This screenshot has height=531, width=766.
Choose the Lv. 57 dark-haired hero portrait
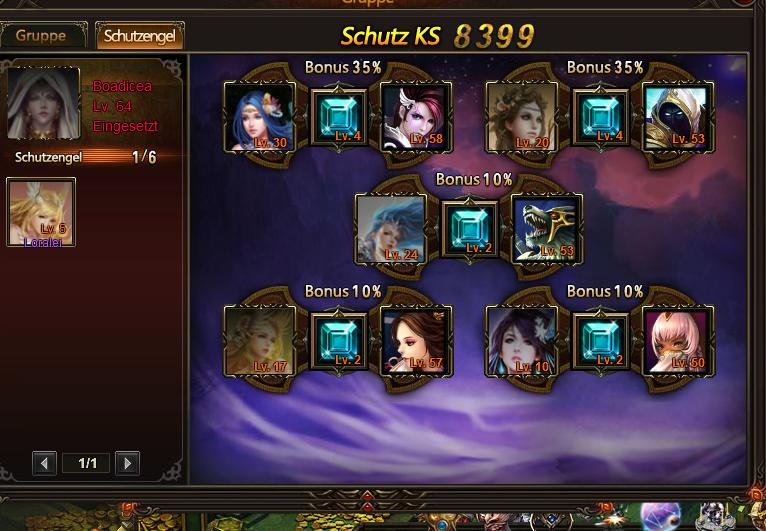point(416,341)
